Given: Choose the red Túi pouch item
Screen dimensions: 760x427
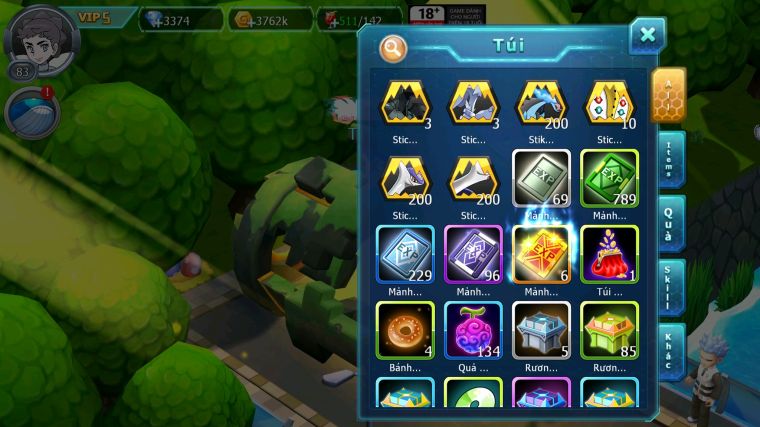Looking at the screenshot, I should point(609,253).
